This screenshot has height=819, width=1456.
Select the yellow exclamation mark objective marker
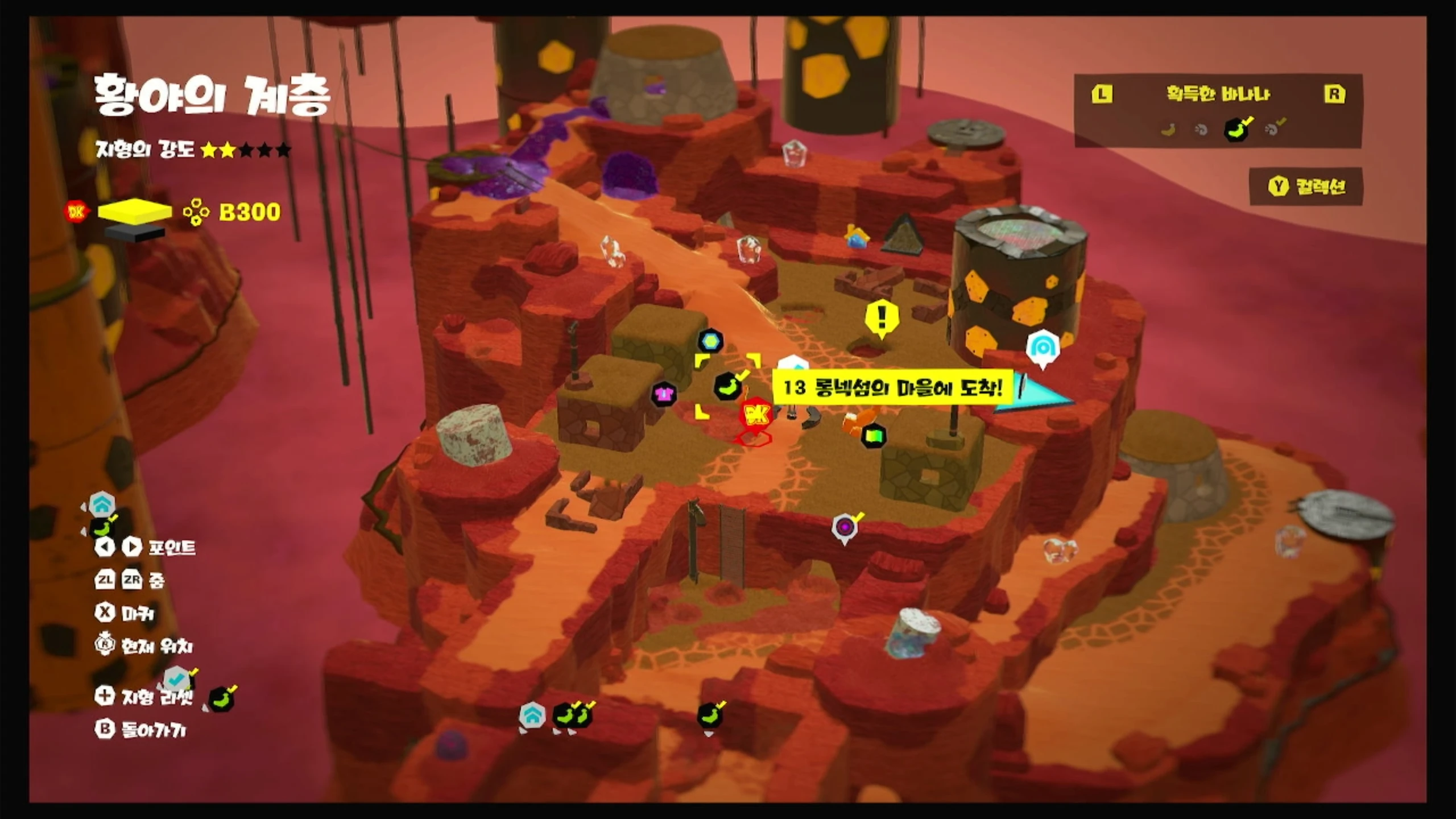click(882, 317)
